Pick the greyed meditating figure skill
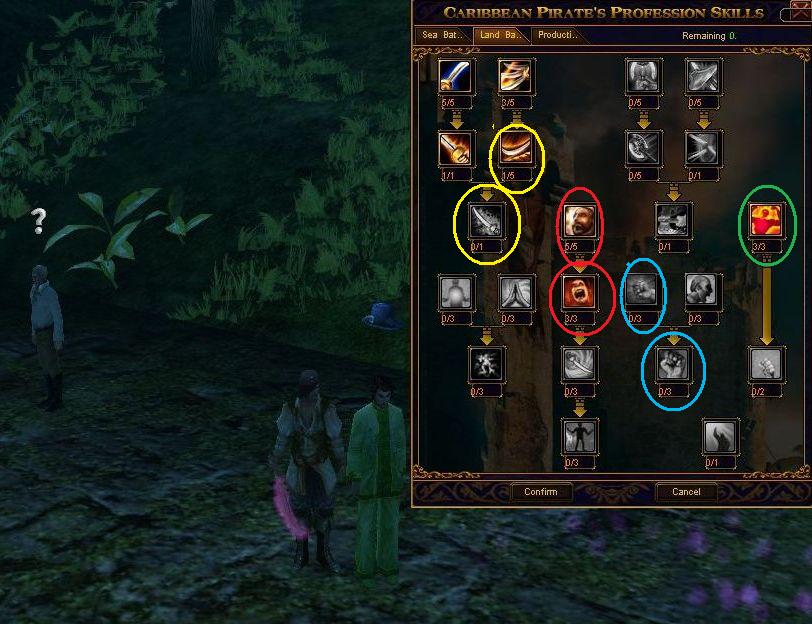 pos(456,292)
